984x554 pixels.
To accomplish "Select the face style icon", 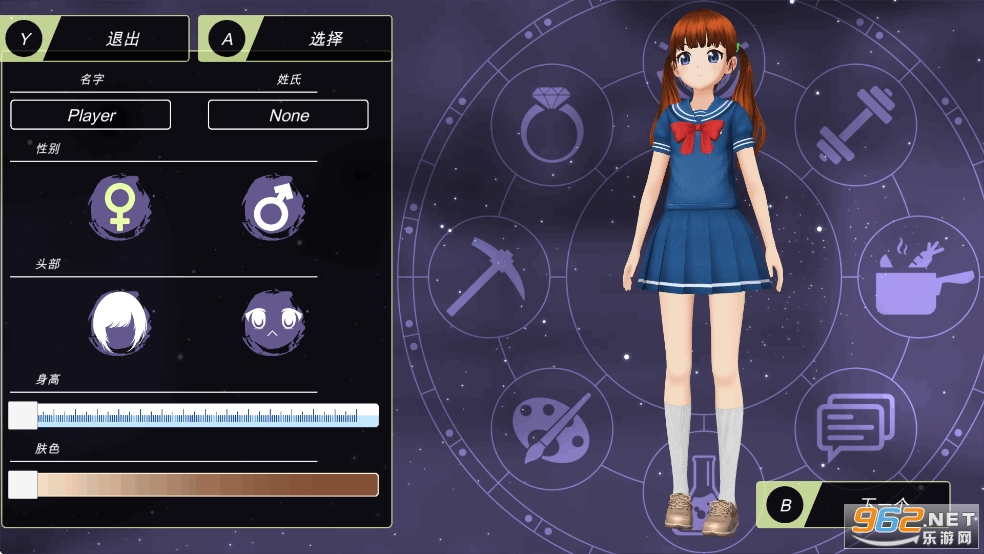I will (x=272, y=322).
